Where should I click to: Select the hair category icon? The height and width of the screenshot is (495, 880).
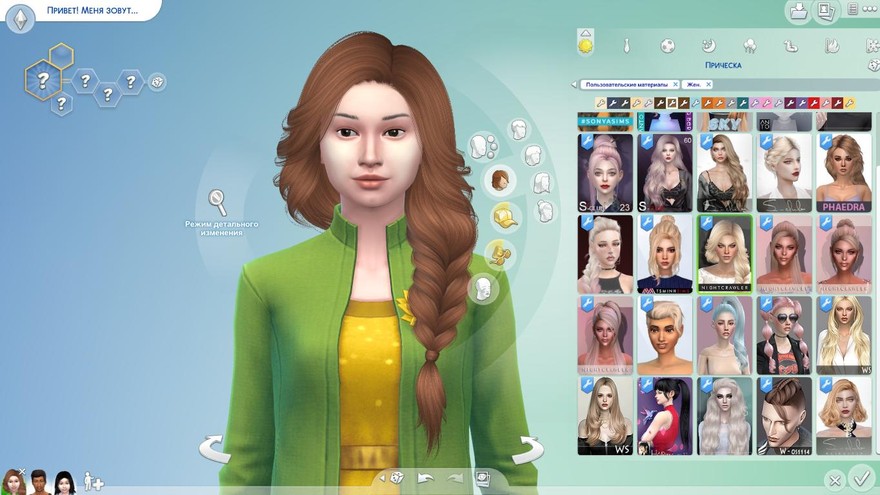pyautogui.click(x=499, y=181)
